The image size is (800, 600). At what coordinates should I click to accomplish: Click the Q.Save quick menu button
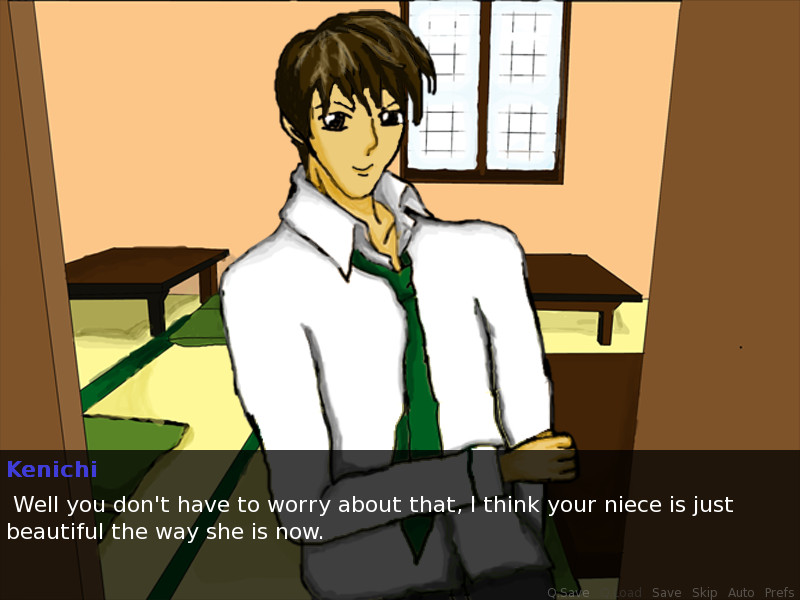tap(568, 593)
